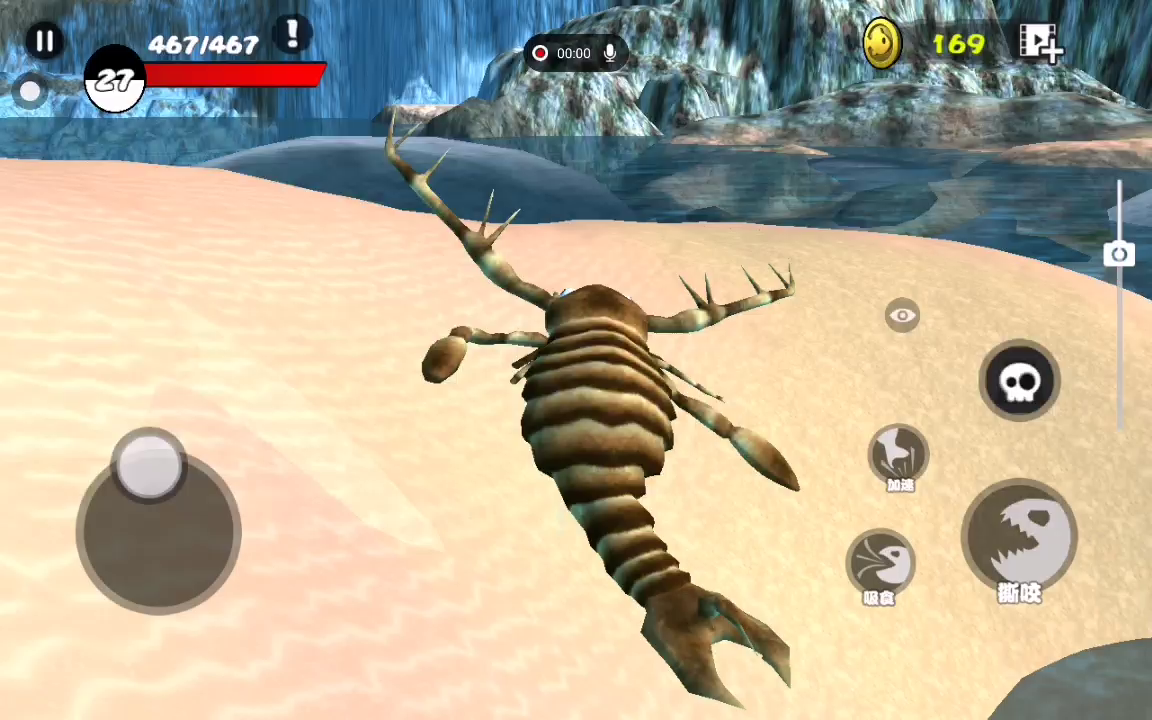Image resolution: width=1152 pixels, height=720 pixels.
Task: Tap the virtual joystick thumb knob
Action: click(x=150, y=464)
